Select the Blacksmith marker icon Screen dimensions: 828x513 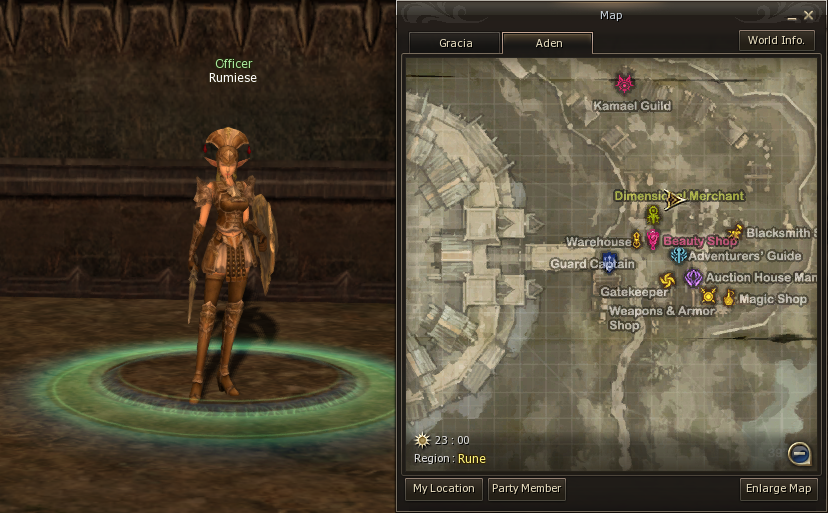tap(736, 233)
